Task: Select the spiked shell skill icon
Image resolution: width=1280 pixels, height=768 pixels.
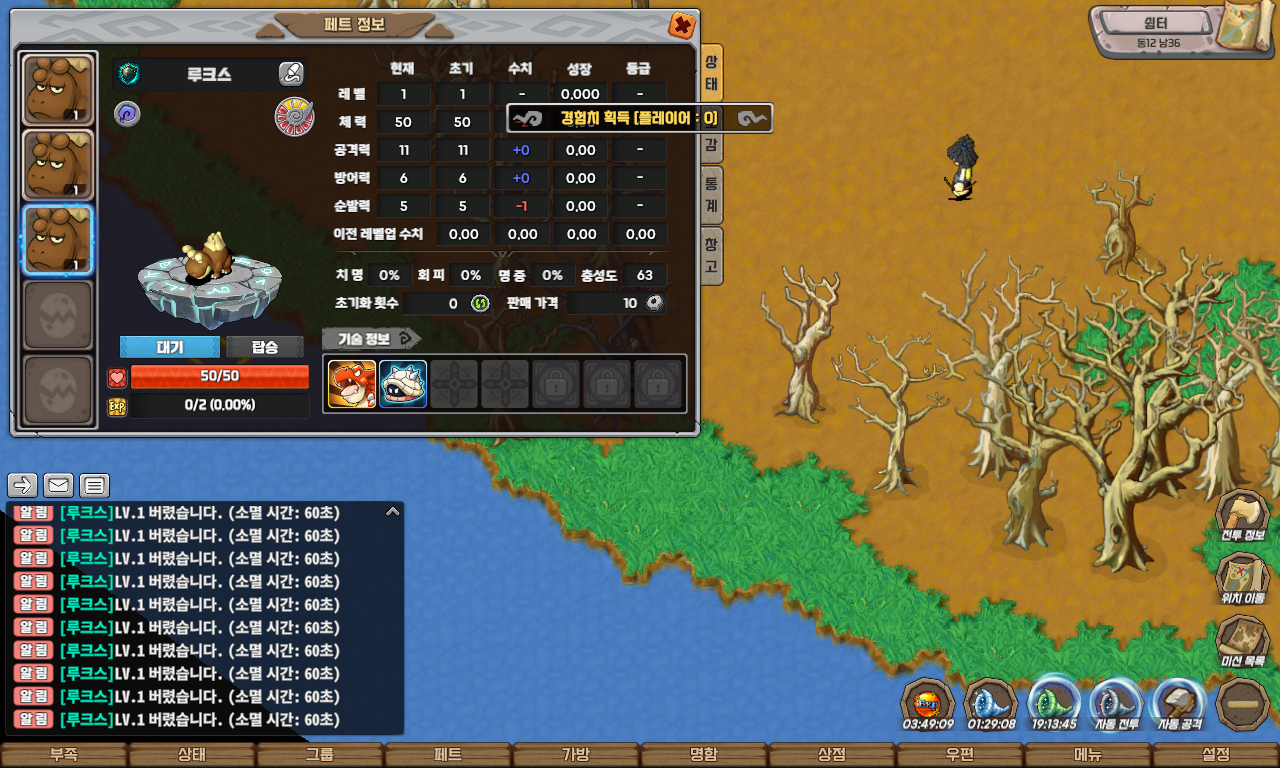Action: (403, 384)
